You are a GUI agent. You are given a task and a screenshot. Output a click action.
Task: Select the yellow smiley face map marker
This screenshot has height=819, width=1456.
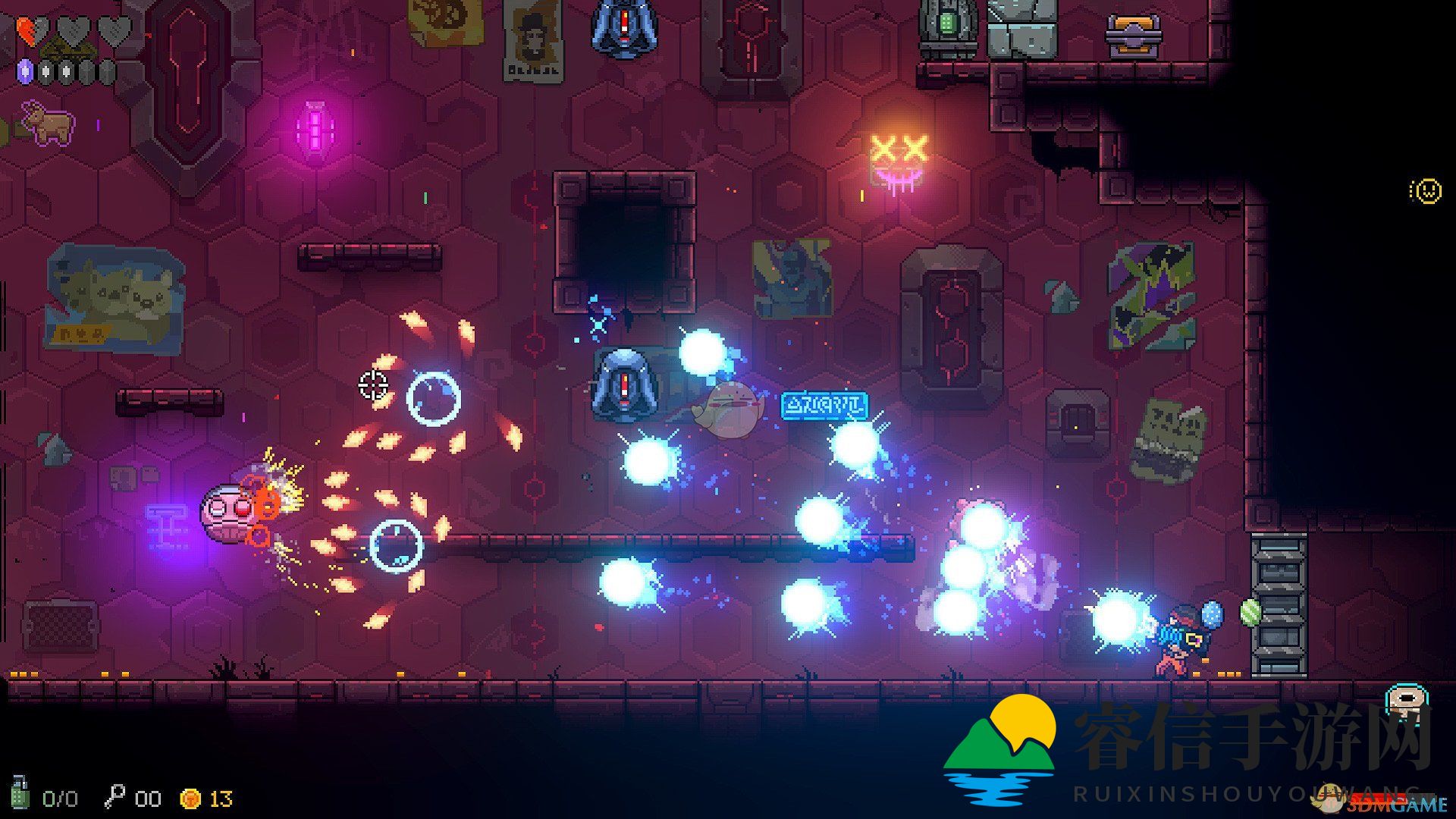[1426, 191]
